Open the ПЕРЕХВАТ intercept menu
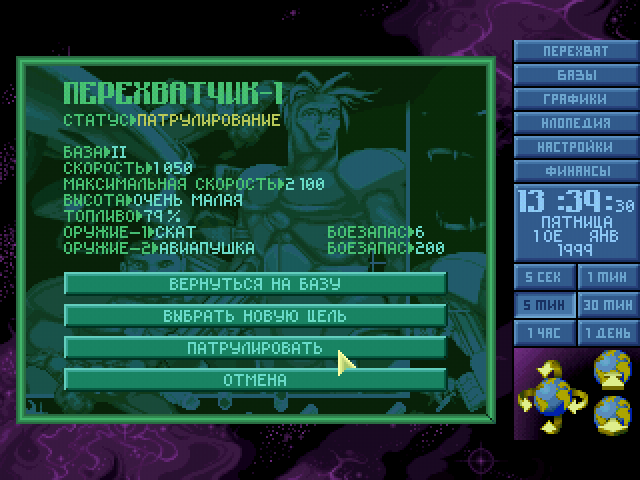Screen dimensions: 640x480 click(x=575, y=52)
